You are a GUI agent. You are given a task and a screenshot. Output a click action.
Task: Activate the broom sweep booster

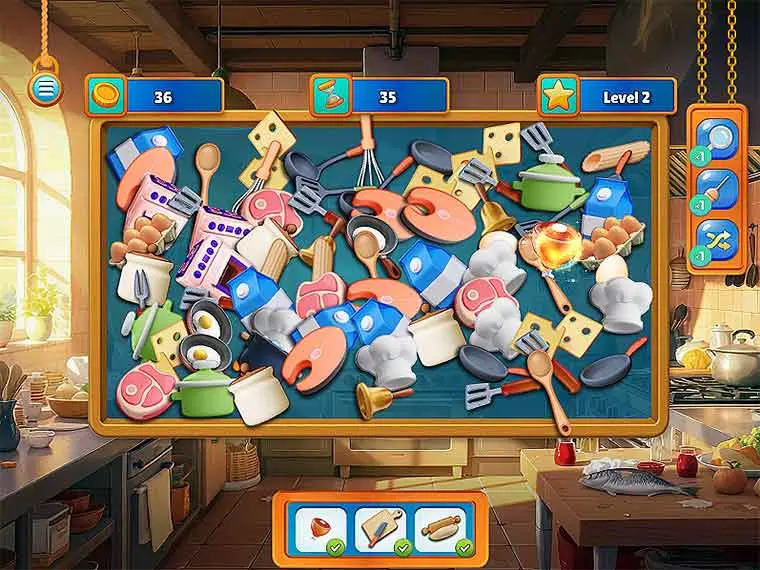[x=718, y=190]
